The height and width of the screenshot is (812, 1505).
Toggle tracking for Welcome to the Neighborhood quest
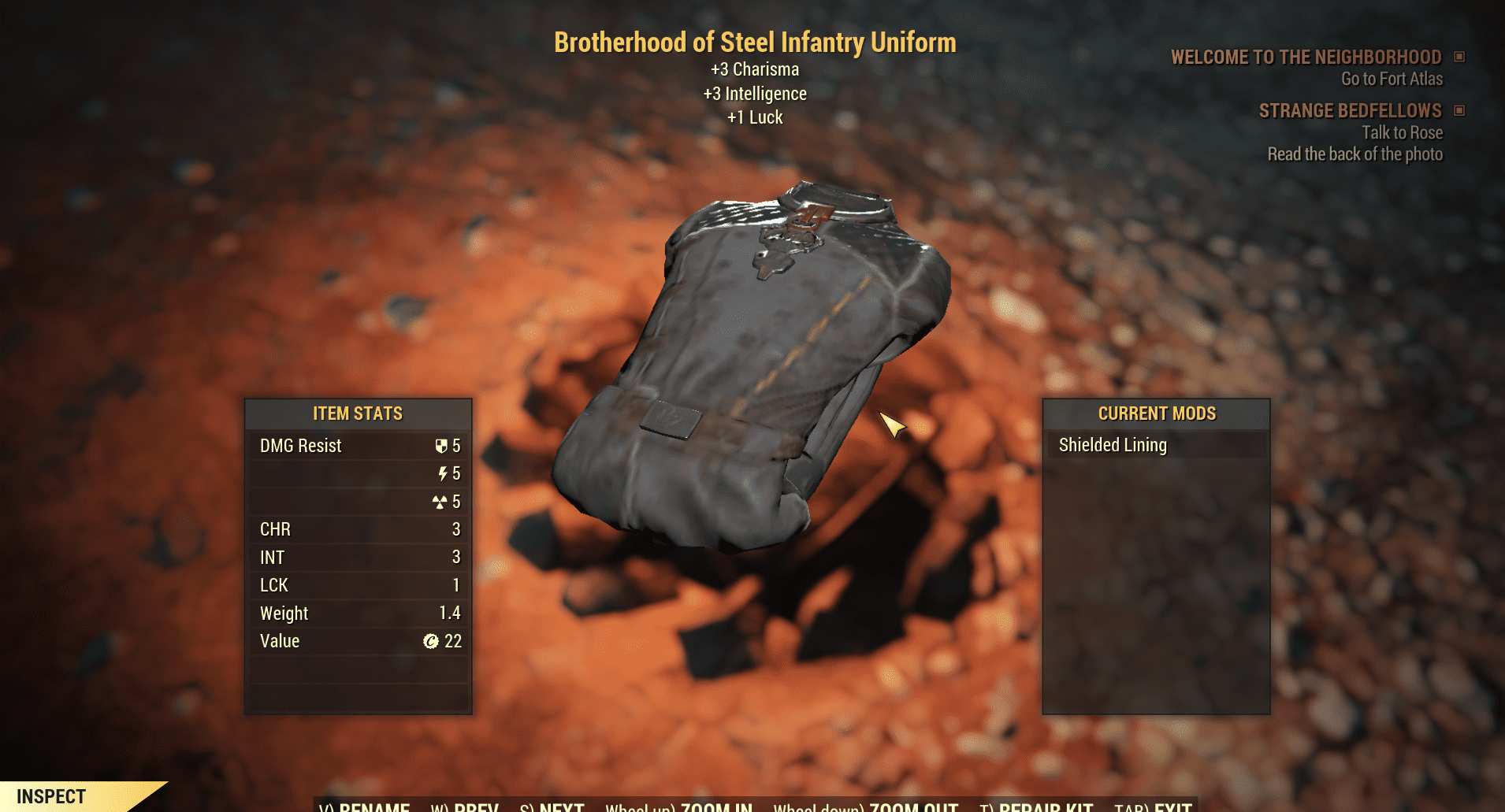coord(1461,56)
